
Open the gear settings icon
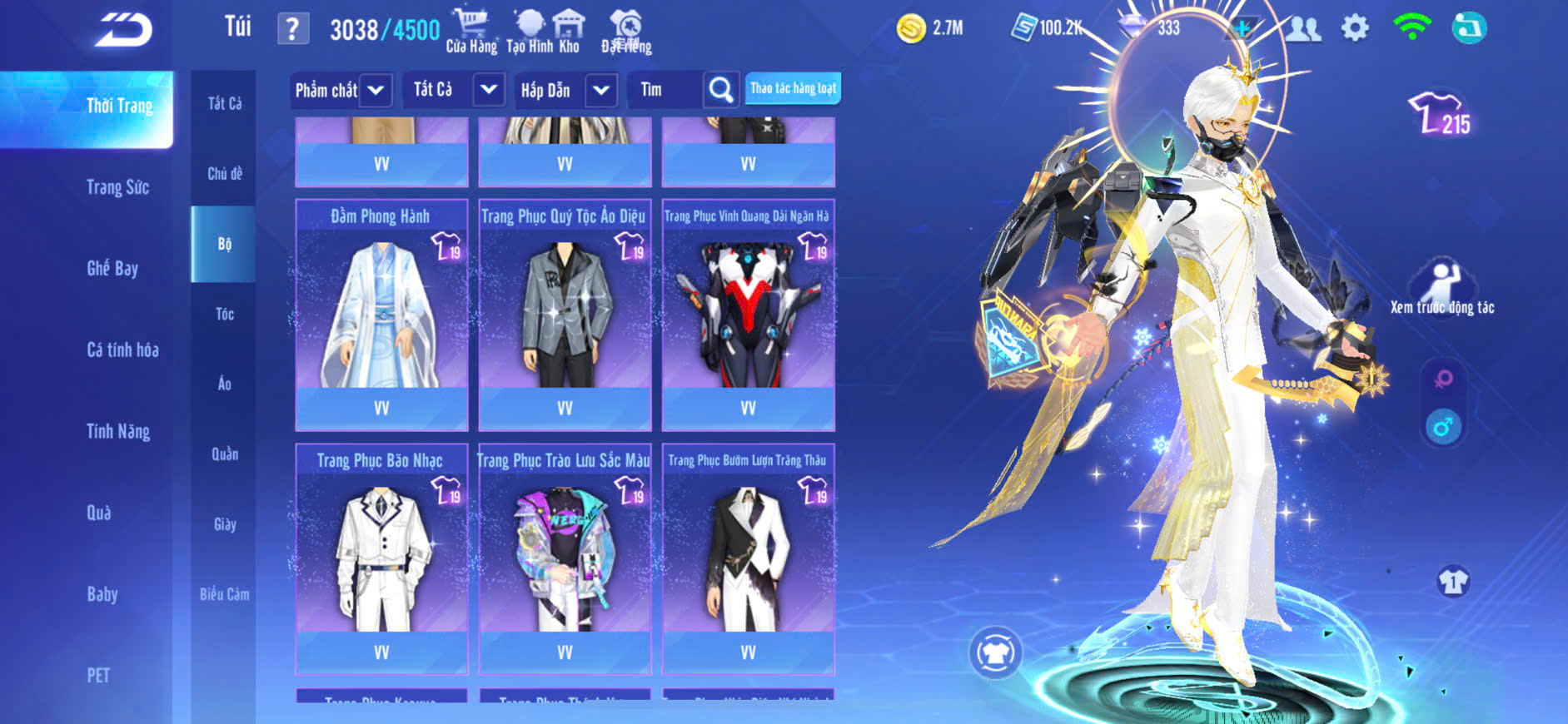pyautogui.click(x=1355, y=28)
